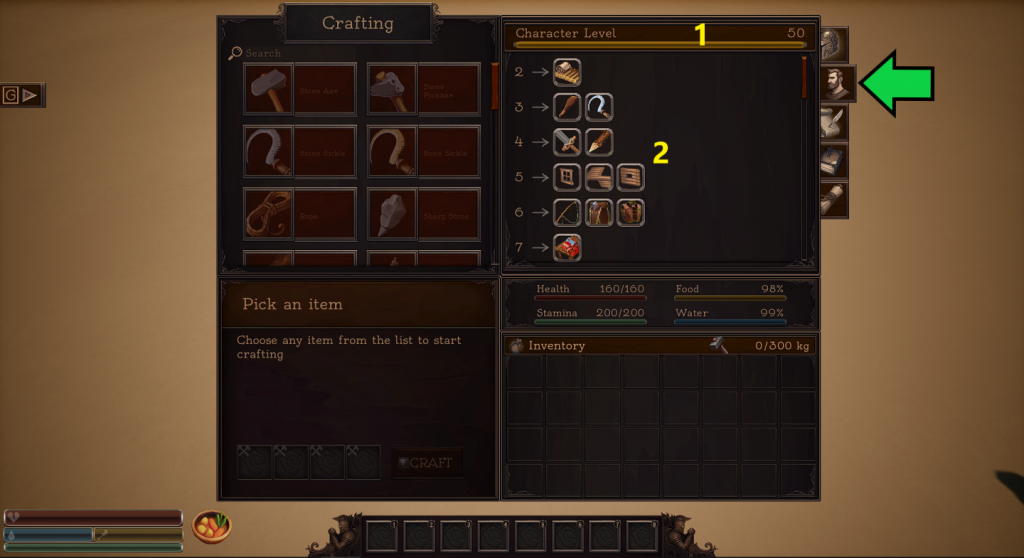Click the food bowl icon

211,525
